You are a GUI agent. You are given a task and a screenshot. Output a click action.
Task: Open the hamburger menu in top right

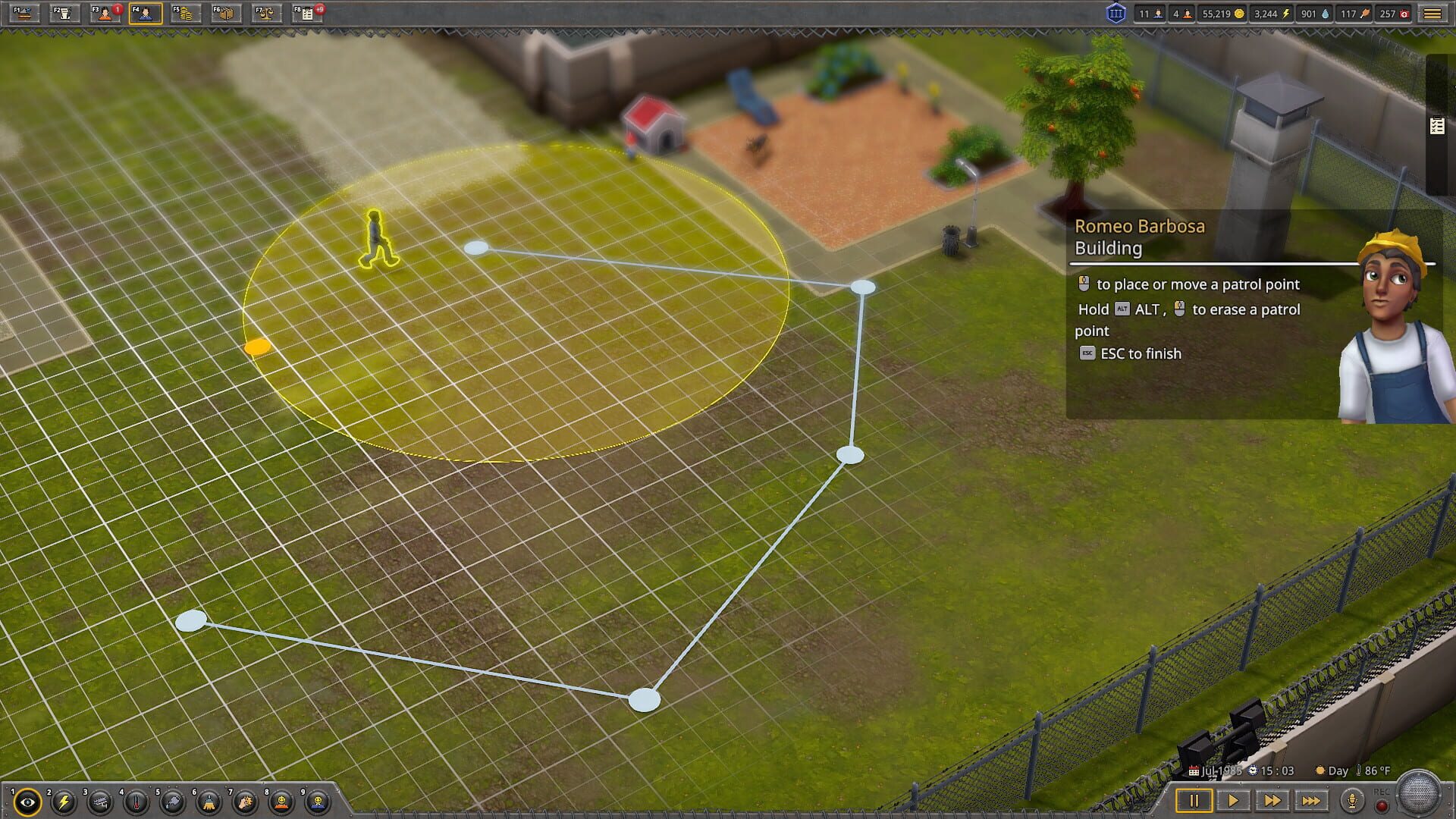[x=1432, y=13]
